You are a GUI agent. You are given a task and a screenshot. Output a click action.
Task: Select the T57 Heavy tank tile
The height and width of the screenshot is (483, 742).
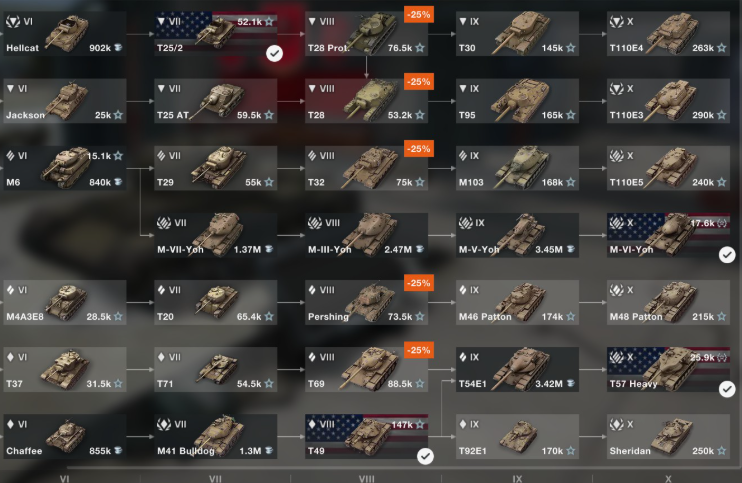668,369
